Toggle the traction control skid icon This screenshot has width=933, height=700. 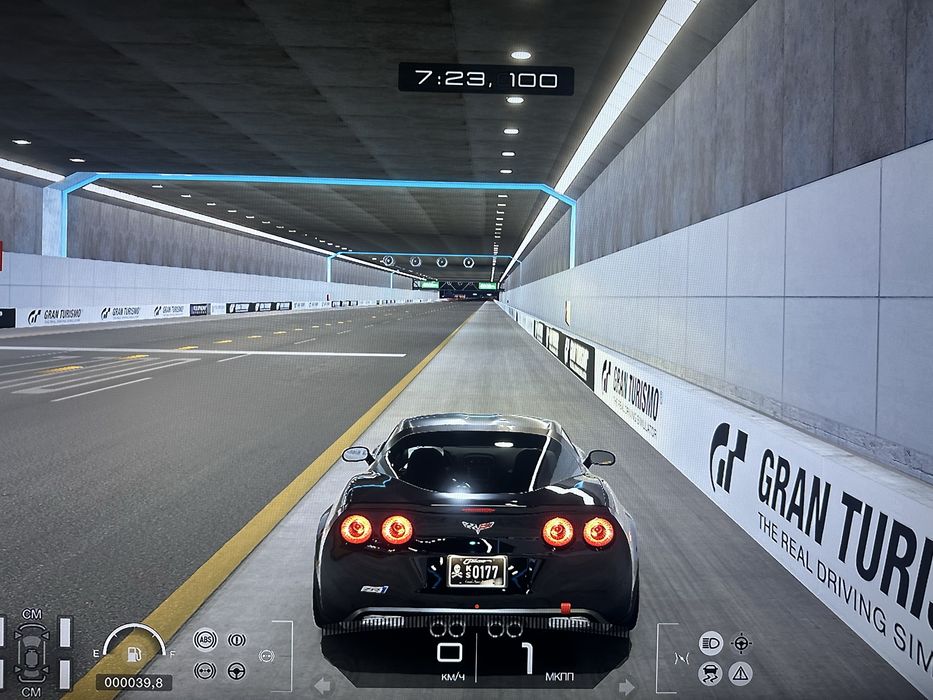(711, 673)
